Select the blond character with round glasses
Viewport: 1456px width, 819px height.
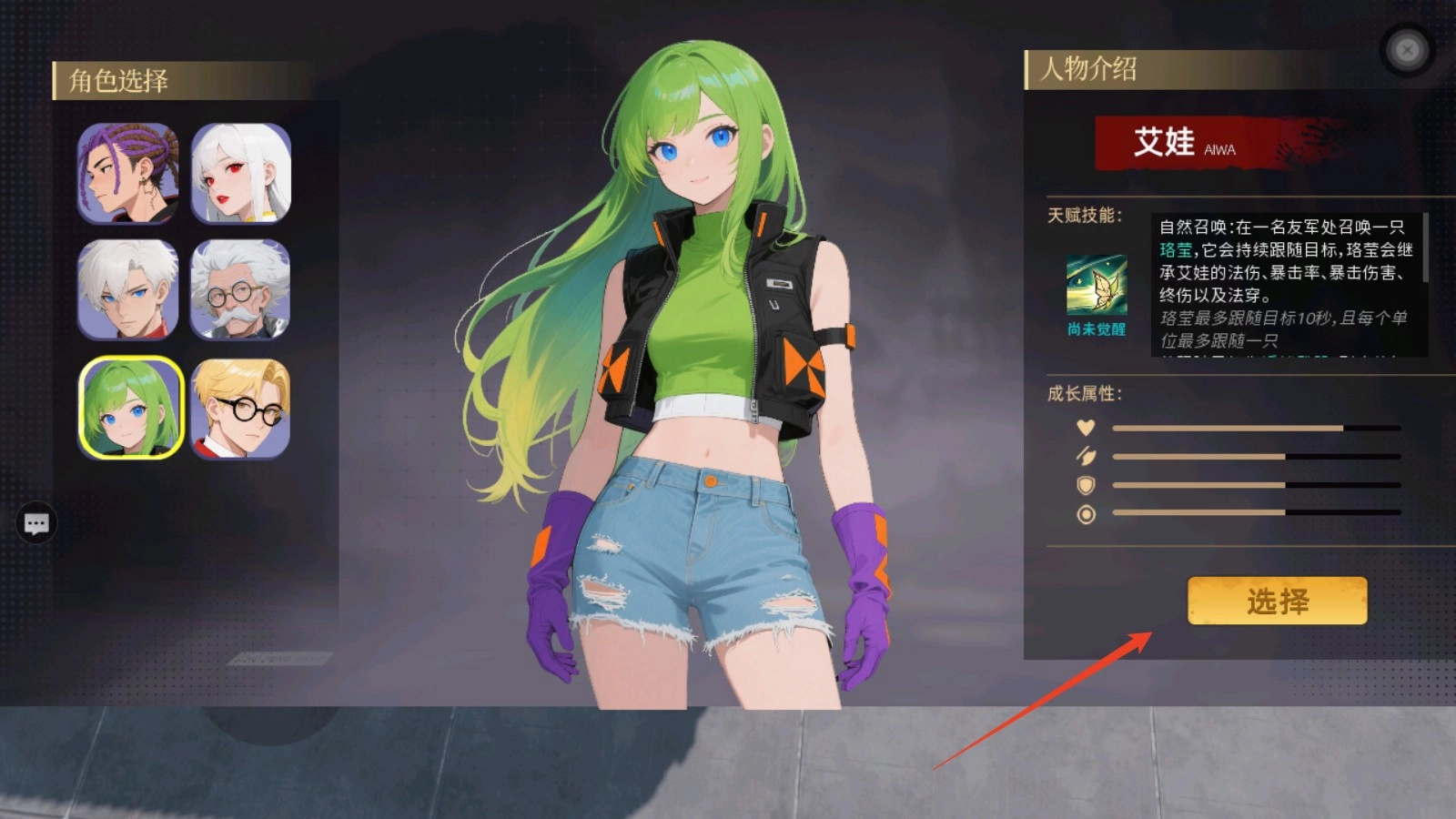pyautogui.click(x=241, y=408)
